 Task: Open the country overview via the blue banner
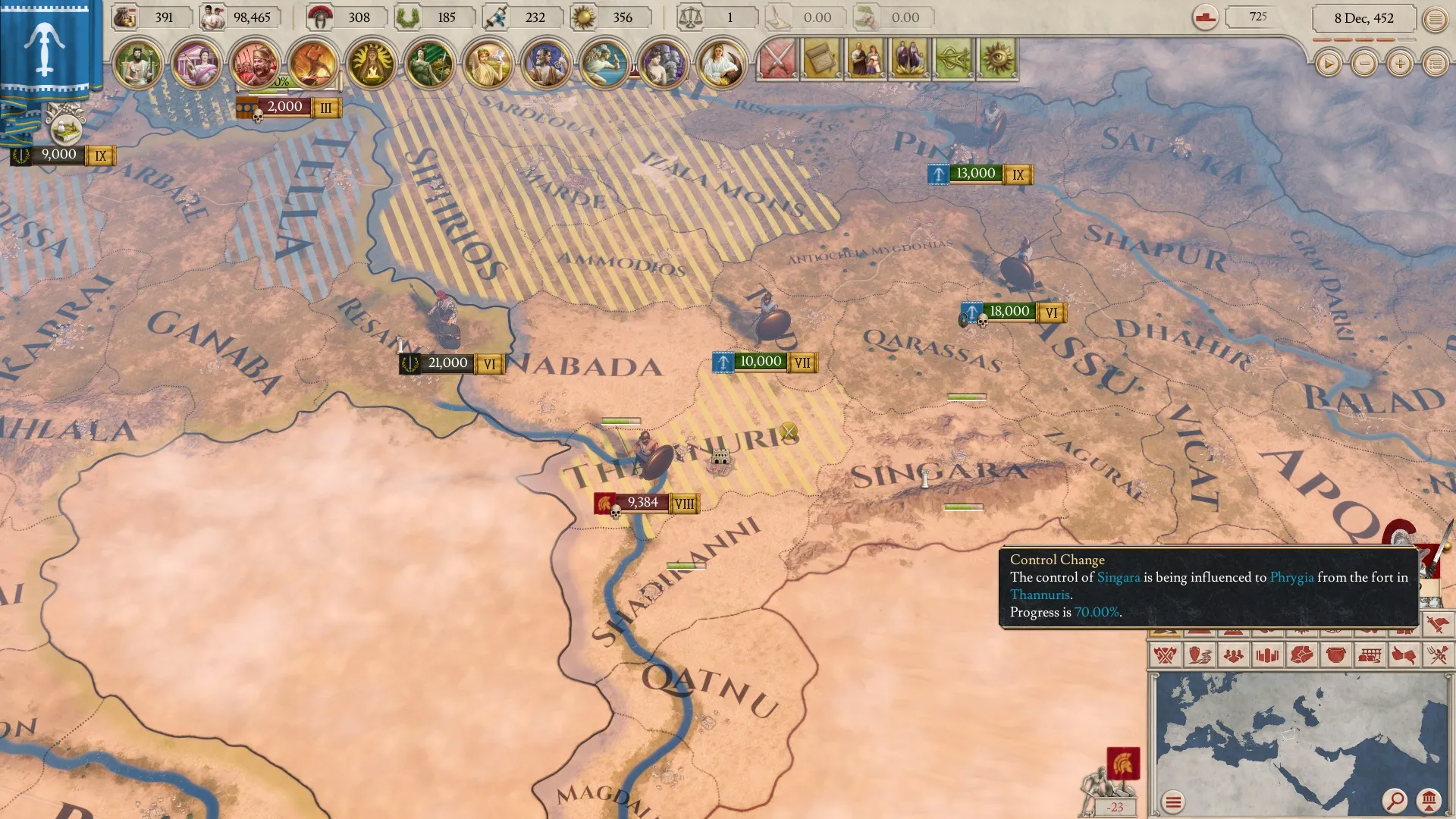tap(45, 49)
